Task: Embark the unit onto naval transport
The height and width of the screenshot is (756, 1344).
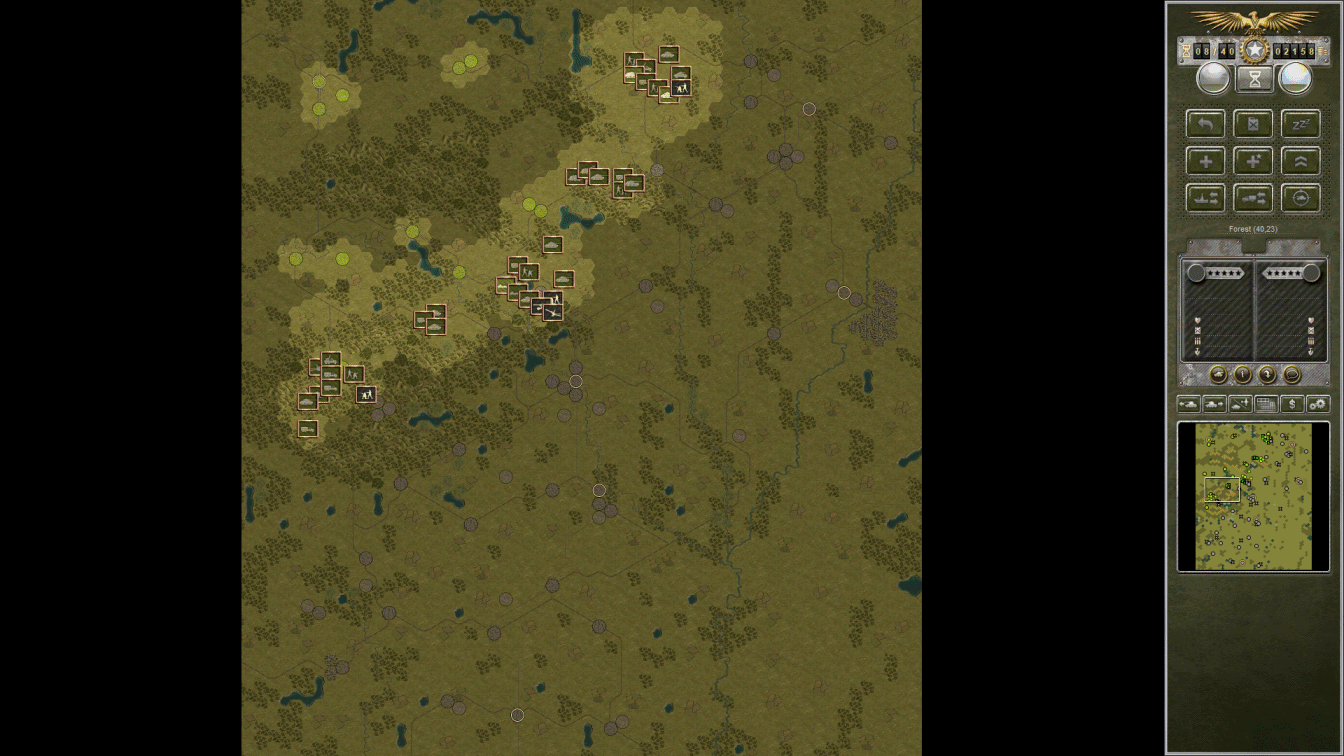Action: pyautogui.click(x=1205, y=198)
